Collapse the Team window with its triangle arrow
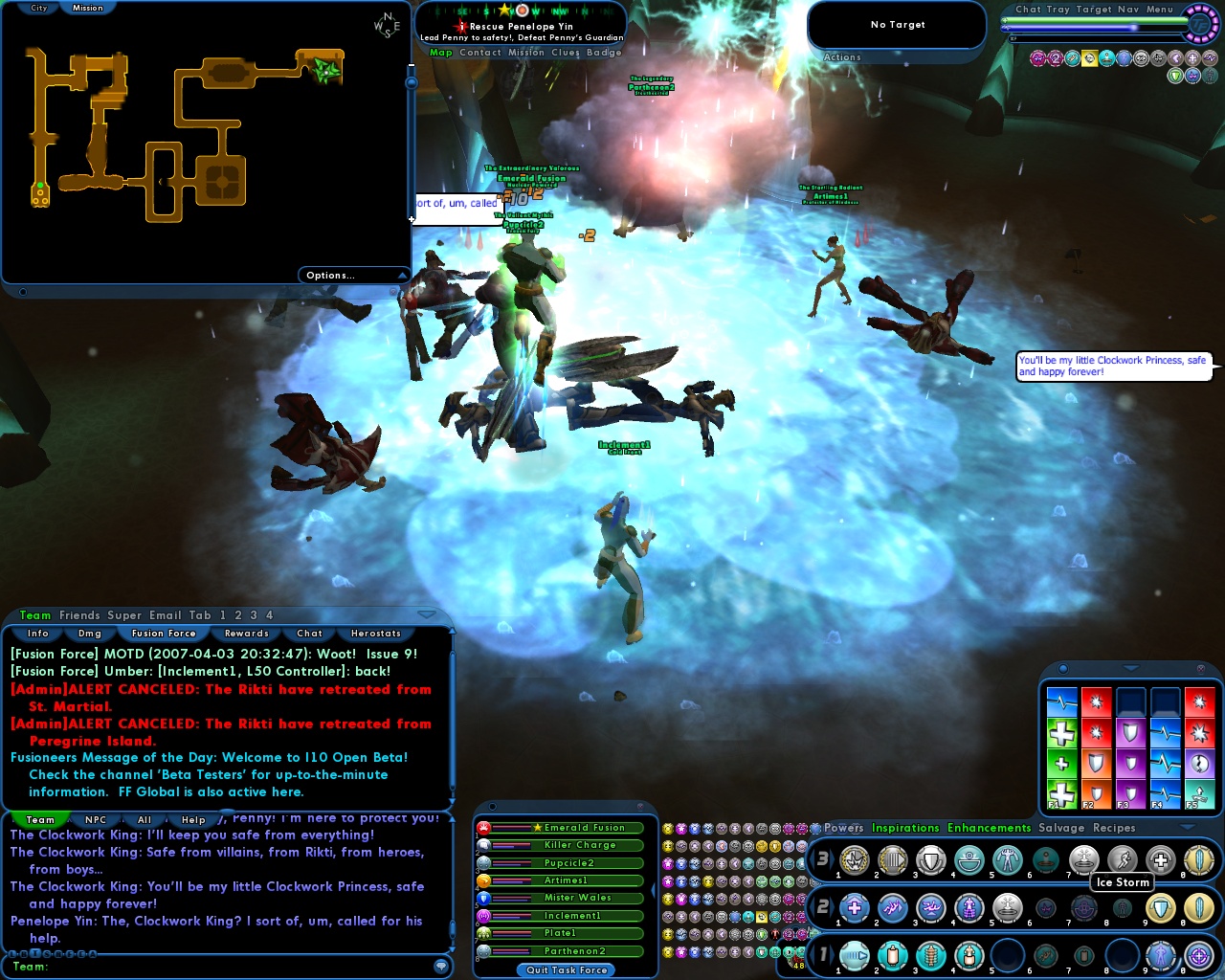The image size is (1225, 980). pyautogui.click(x=425, y=615)
